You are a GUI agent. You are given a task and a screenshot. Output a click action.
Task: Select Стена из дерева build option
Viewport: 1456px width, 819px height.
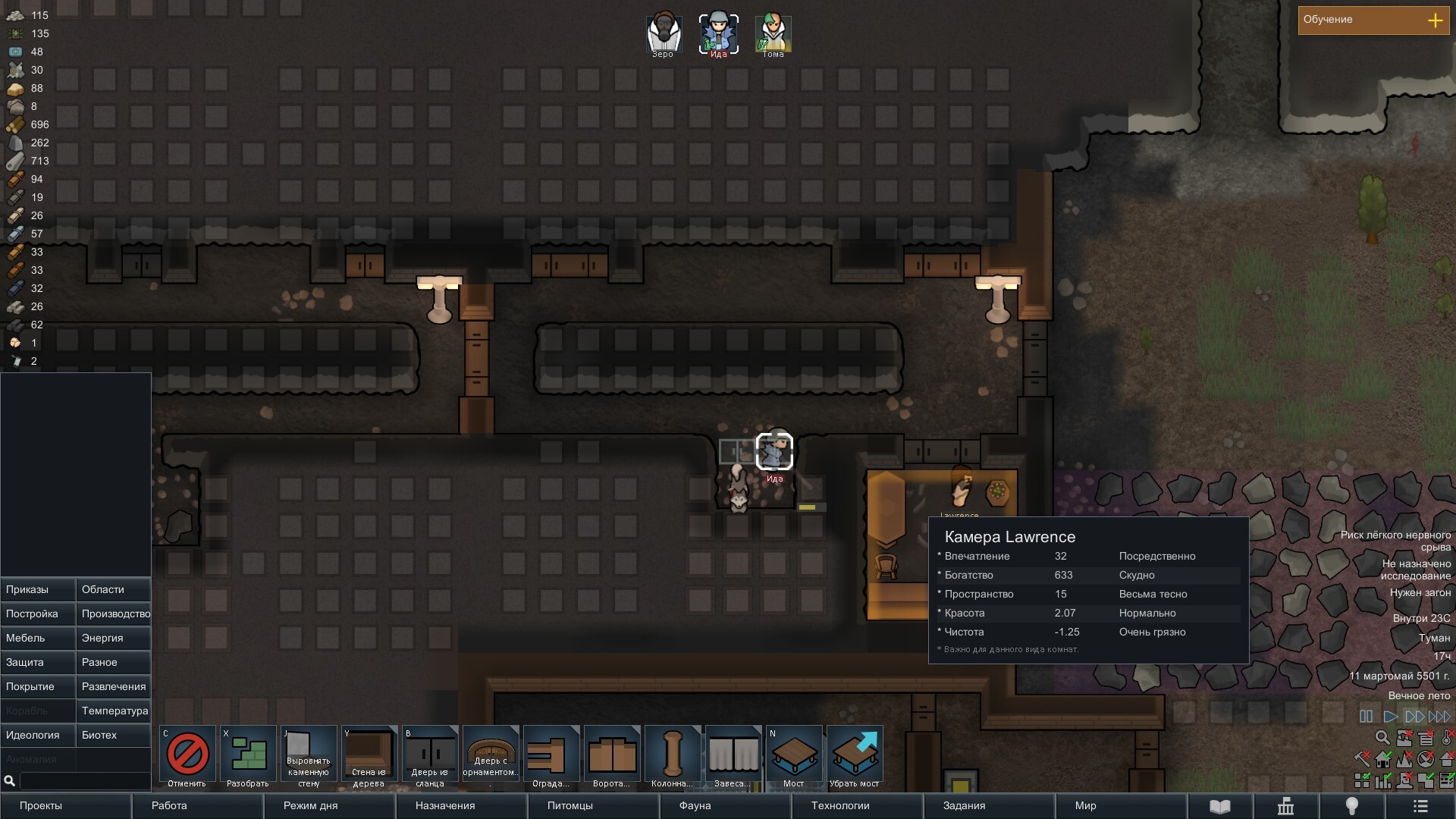[x=369, y=756]
